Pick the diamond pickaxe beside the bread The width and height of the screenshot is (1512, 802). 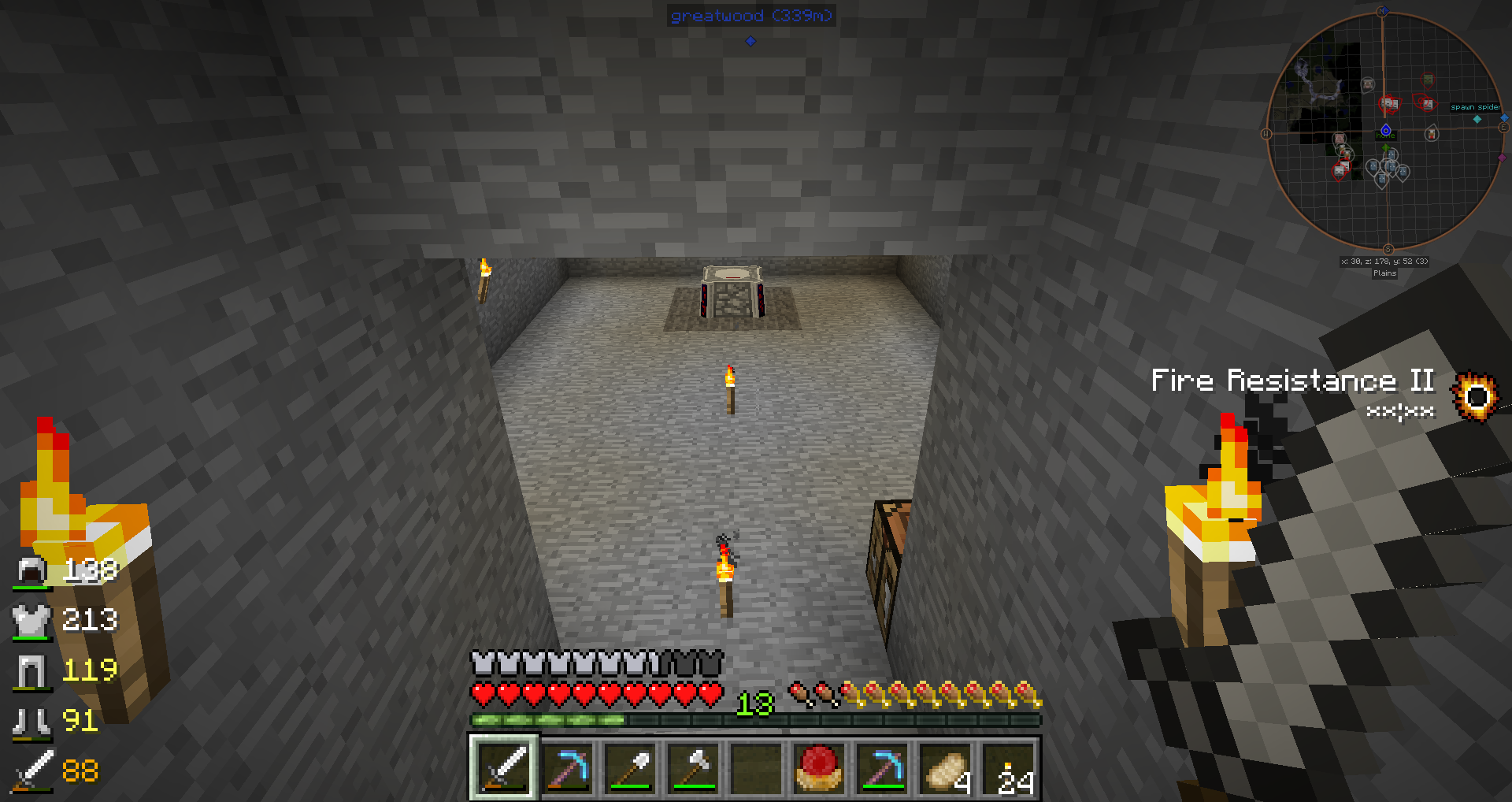coord(882,767)
